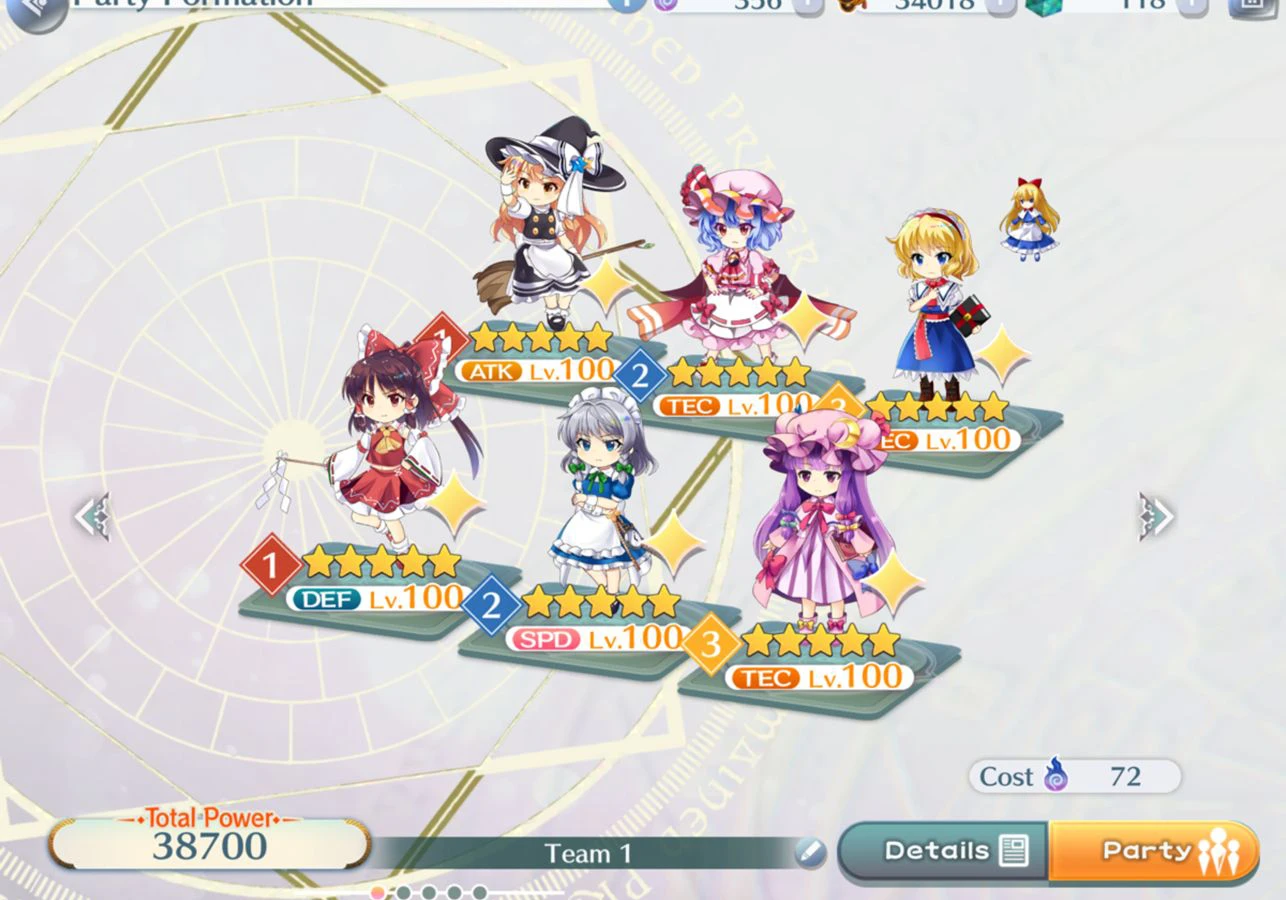This screenshot has width=1286, height=900.
Task: Switch to the previous team with the left arrow
Action: 91,517
